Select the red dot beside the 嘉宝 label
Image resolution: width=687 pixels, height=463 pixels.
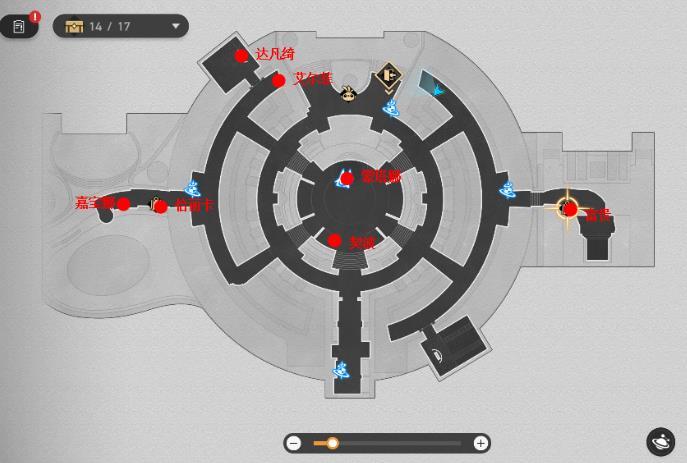123,204
